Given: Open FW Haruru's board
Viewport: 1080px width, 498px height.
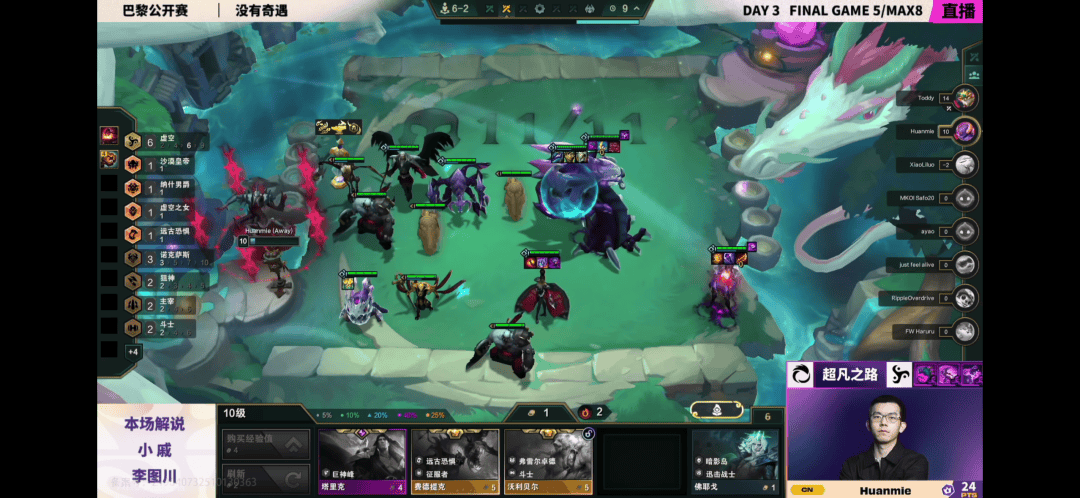Looking at the screenshot, I should click(x=965, y=330).
